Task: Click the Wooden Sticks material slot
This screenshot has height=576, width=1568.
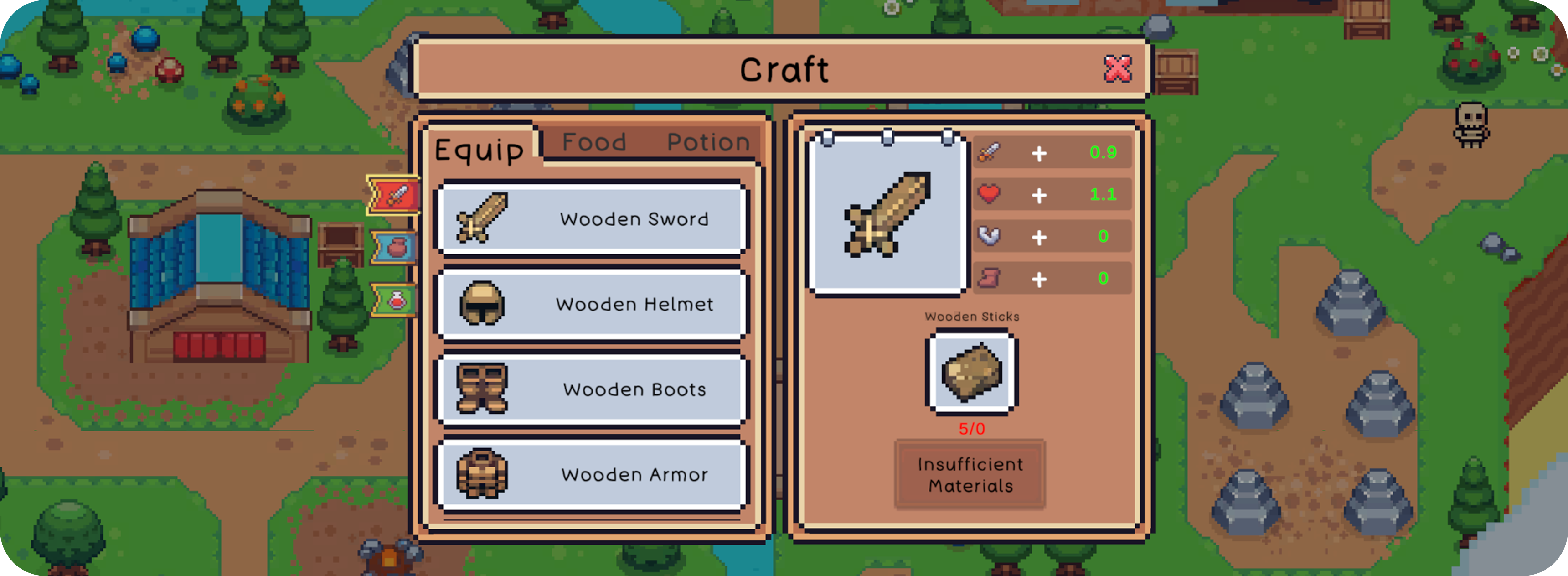Action: coord(971,372)
